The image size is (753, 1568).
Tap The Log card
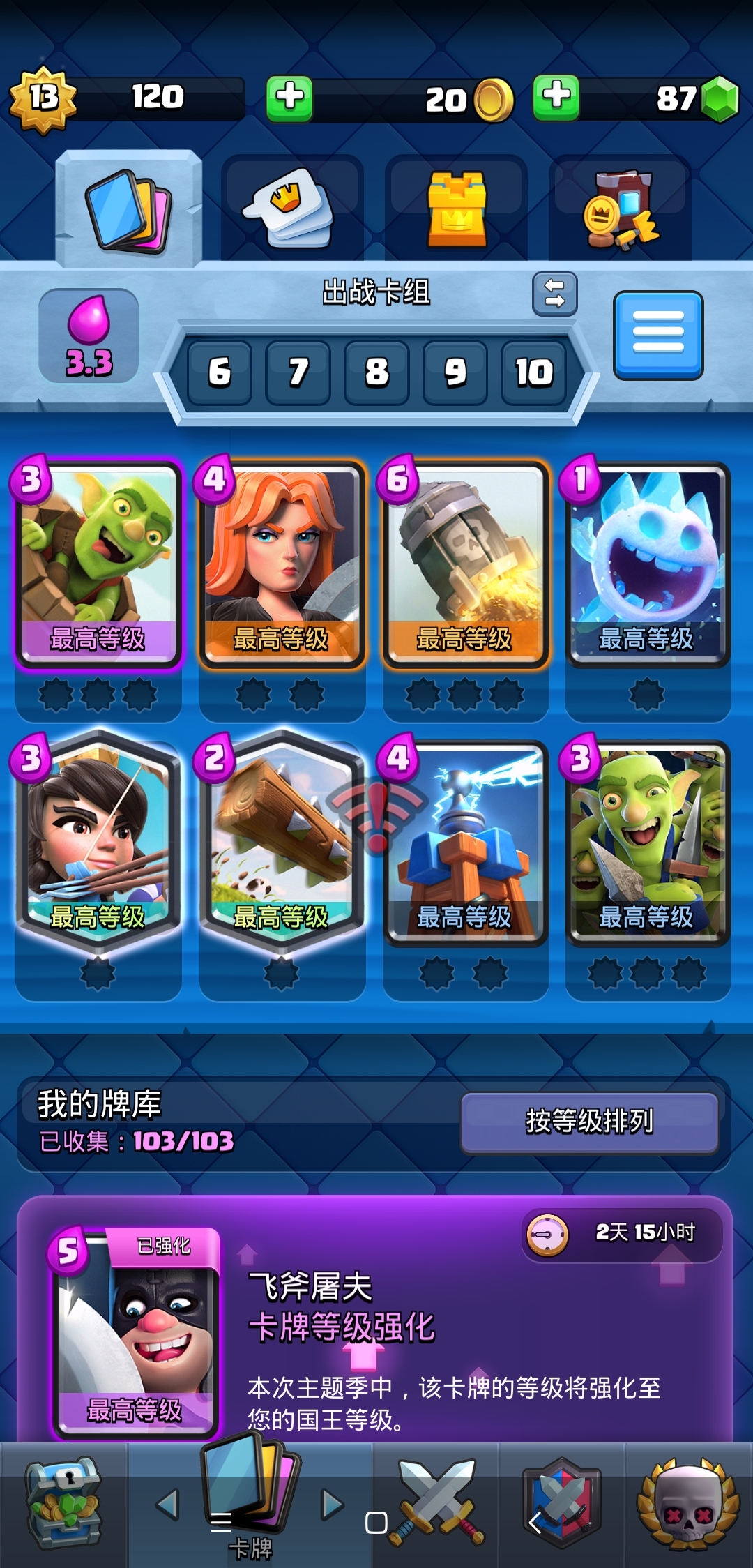[x=282, y=842]
